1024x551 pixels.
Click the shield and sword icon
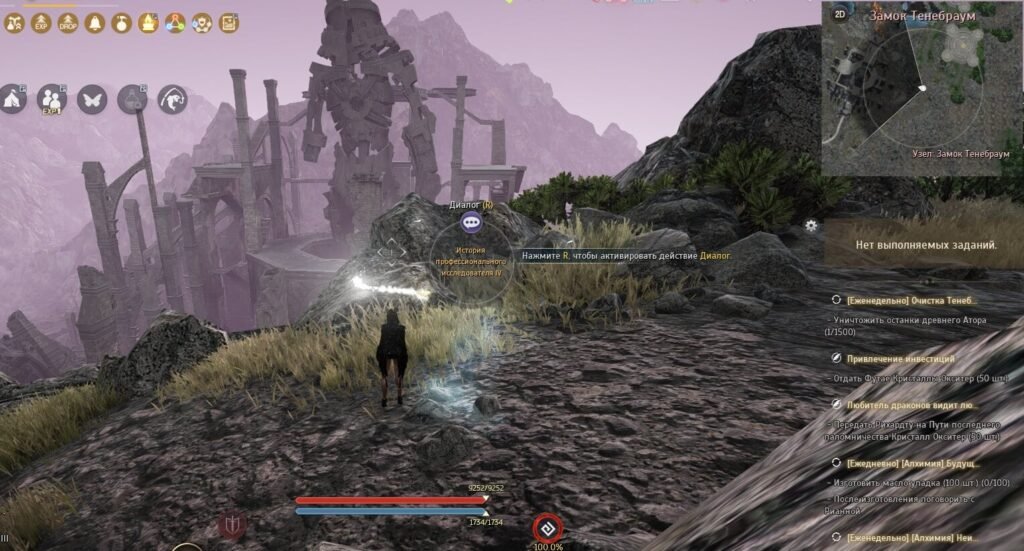coord(231,524)
